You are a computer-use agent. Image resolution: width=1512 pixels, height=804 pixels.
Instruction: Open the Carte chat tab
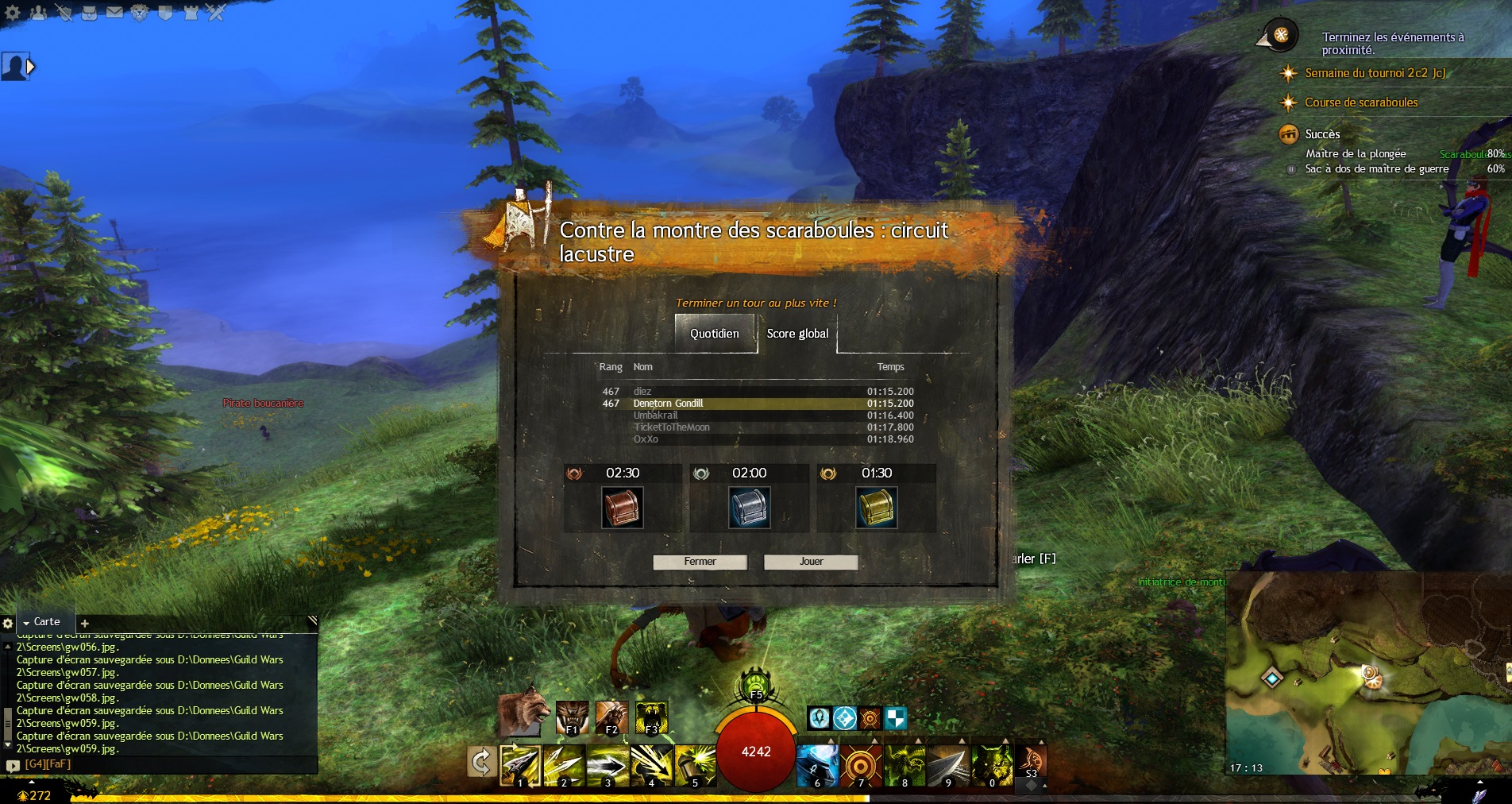pos(46,622)
